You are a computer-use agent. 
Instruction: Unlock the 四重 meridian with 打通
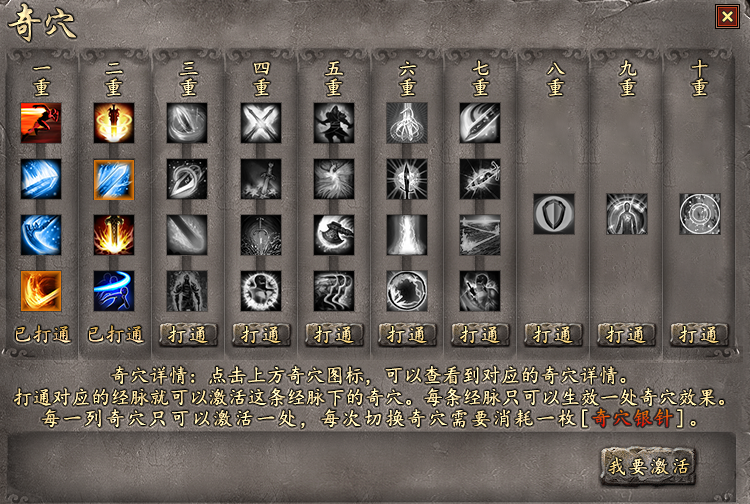point(261,334)
